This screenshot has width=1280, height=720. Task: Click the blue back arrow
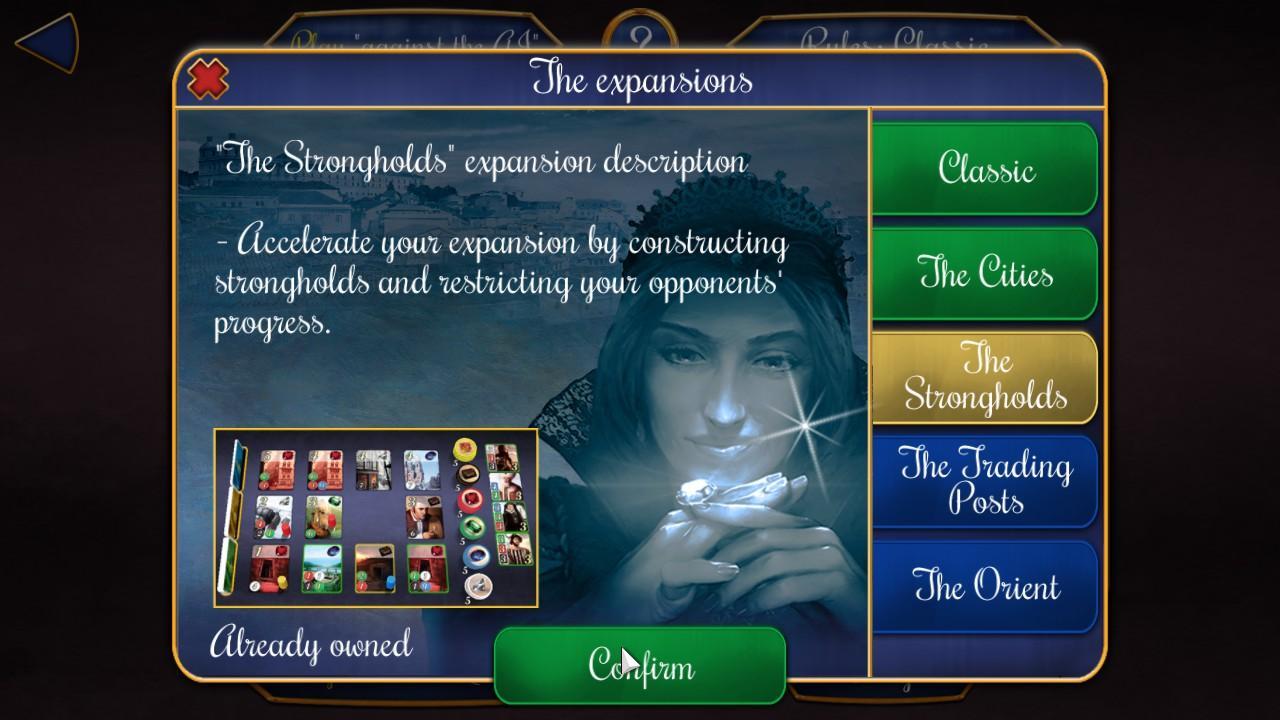(x=42, y=41)
